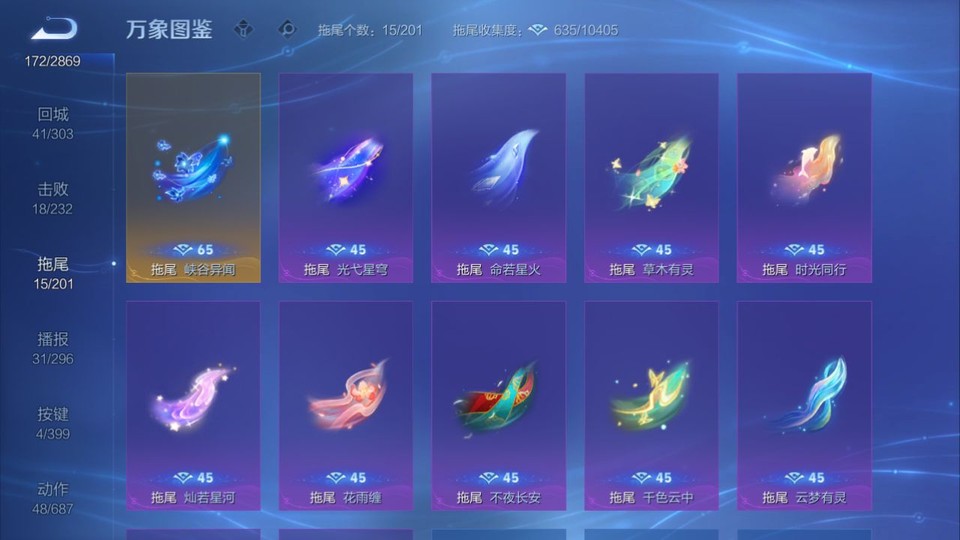960x540 pixels.
Task: View the 千色云中 trail card
Action: [651, 405]
